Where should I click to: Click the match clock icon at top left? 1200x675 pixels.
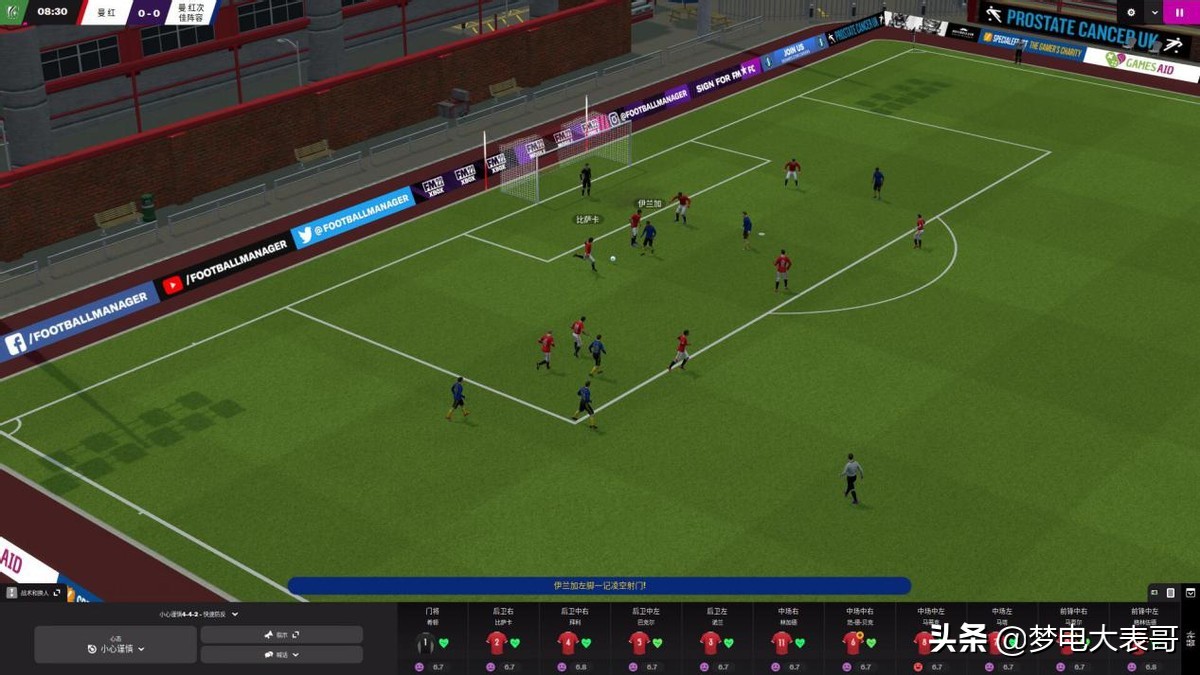click(14, 12)
